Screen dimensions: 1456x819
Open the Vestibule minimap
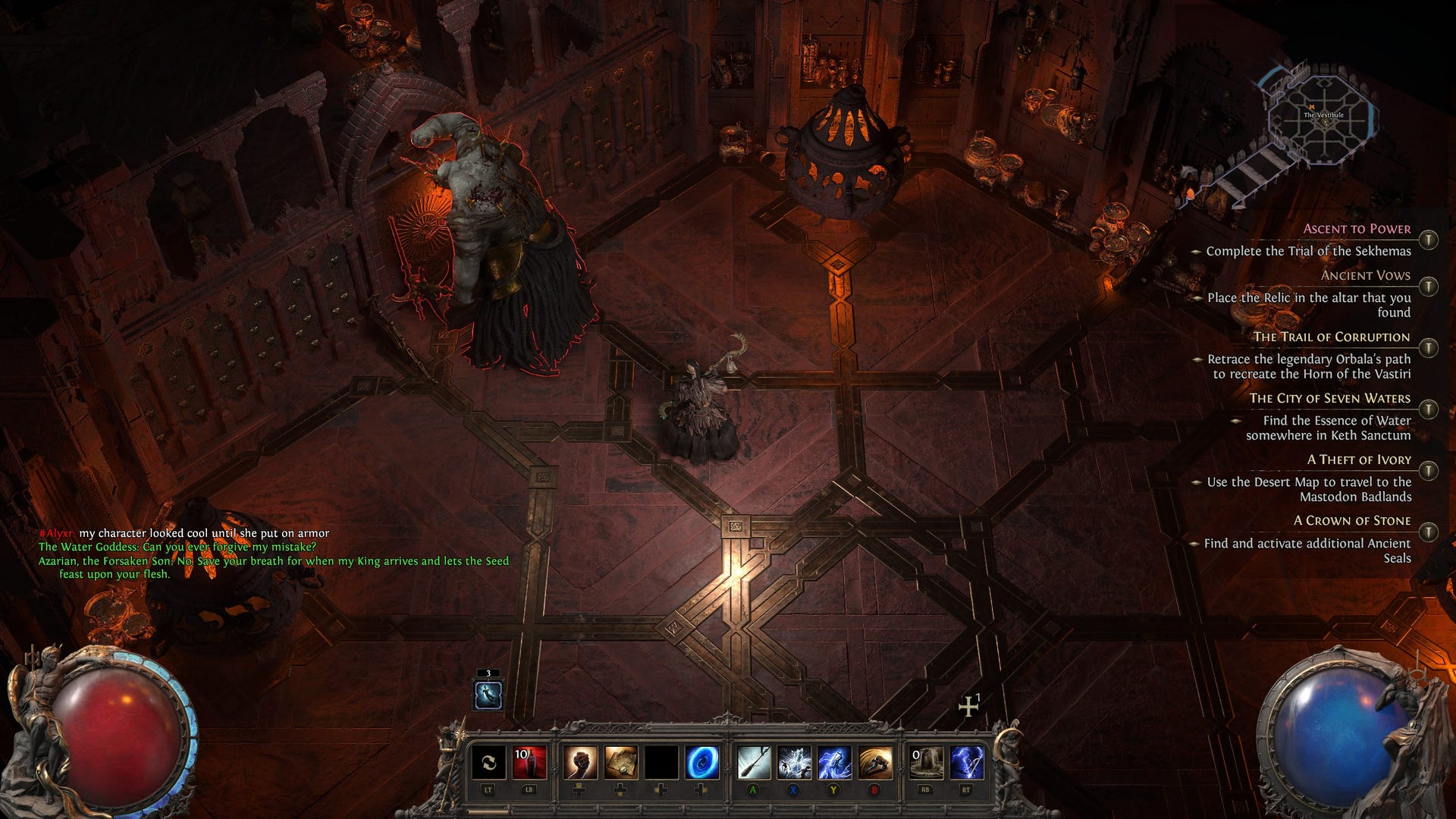pyautogui.click(x=1323, y=118)
